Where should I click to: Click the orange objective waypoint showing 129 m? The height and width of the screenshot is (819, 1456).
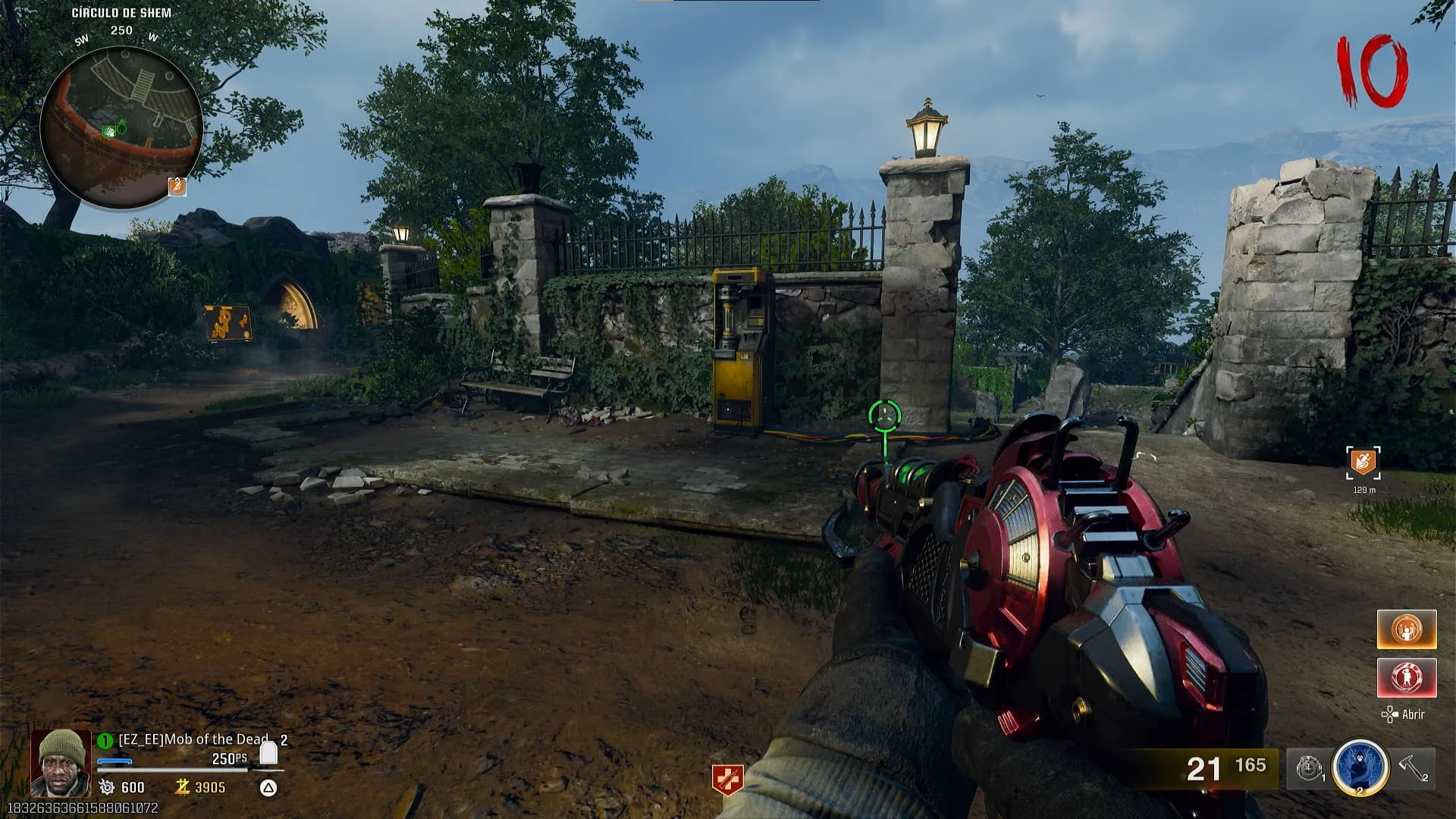(1363, 462)
